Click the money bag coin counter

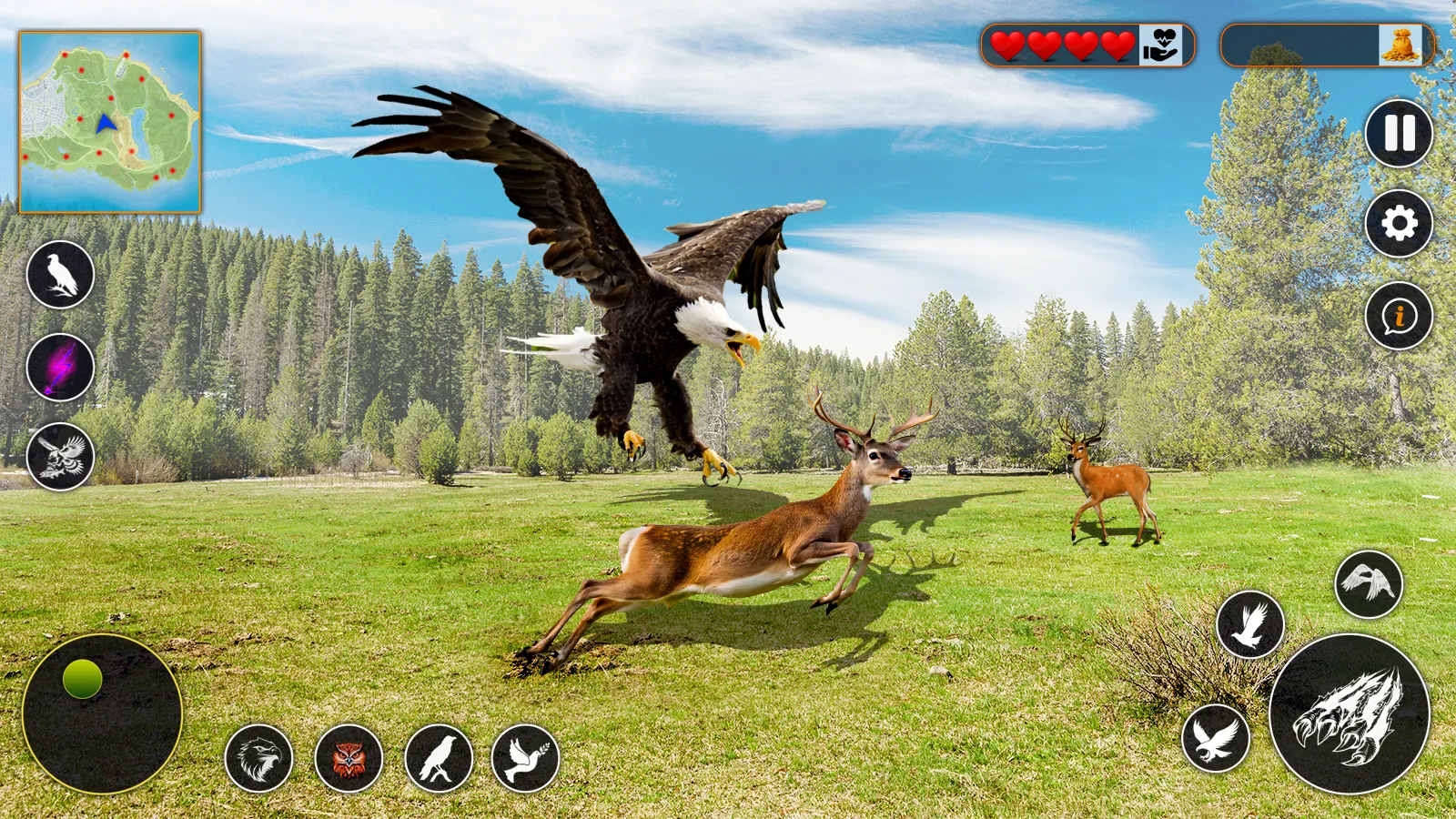point(1401,43)
